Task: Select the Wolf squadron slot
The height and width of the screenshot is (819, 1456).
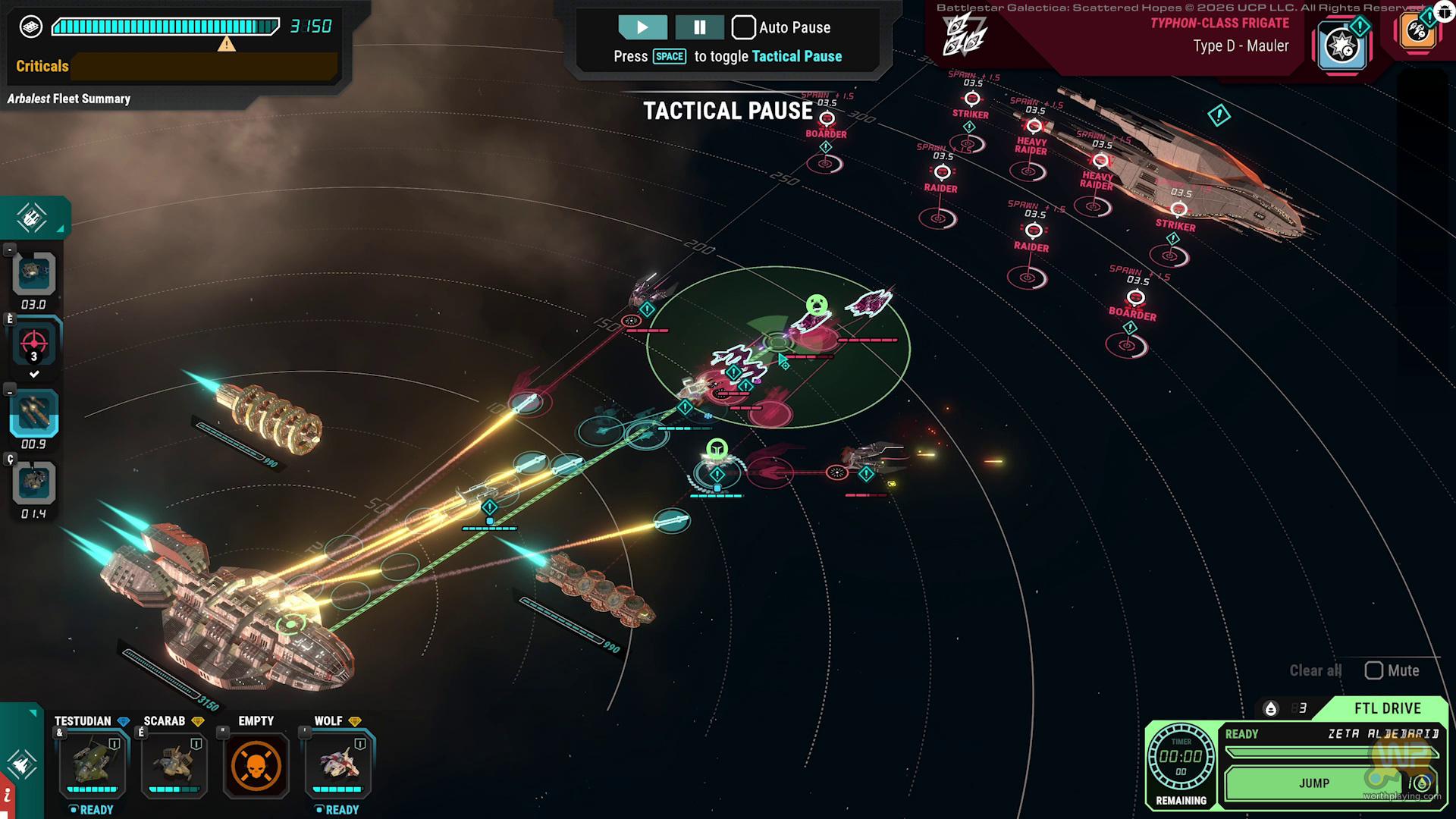Action: coord(338,764)
